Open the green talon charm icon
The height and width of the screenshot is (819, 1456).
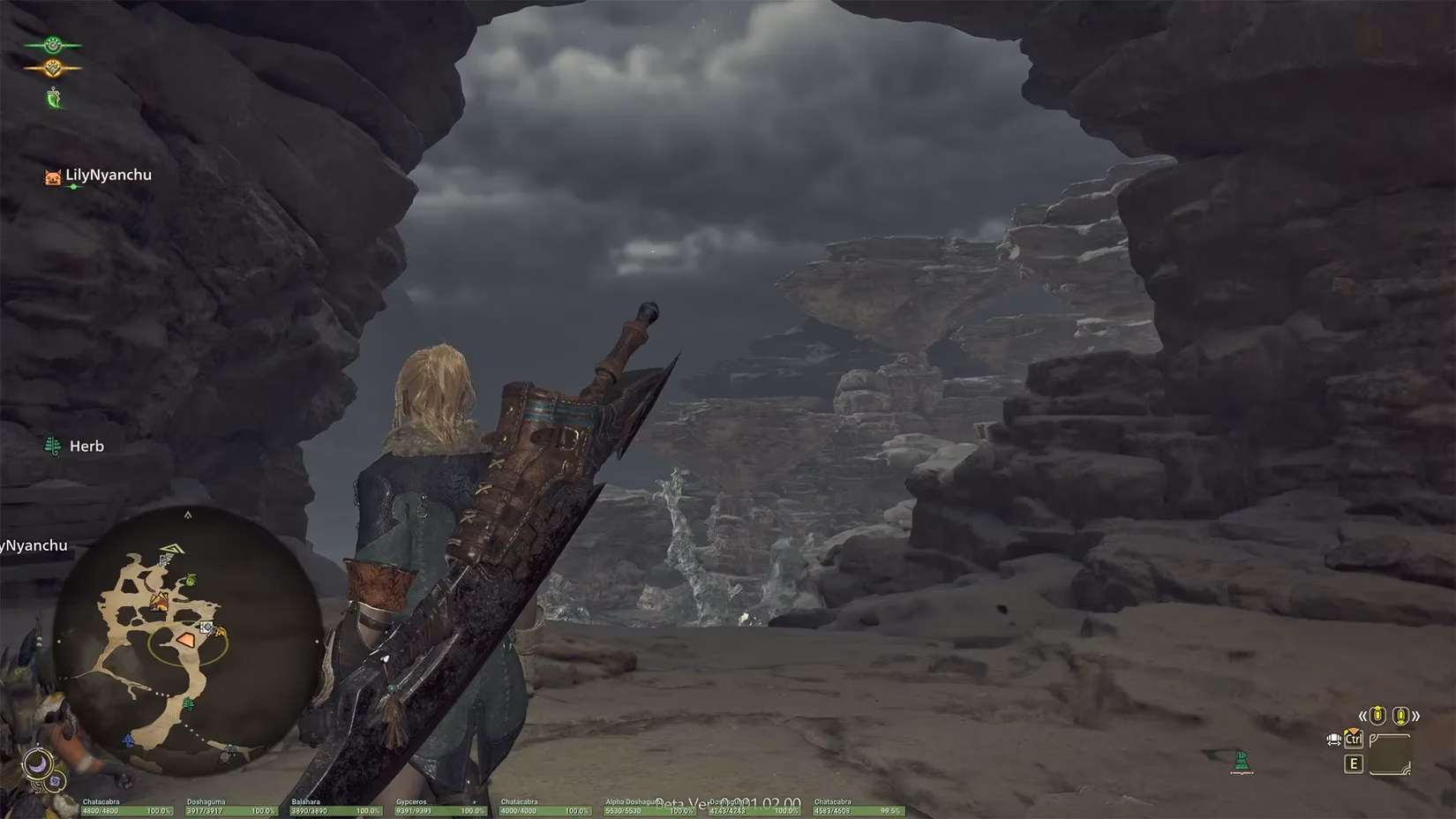point(53,97)
